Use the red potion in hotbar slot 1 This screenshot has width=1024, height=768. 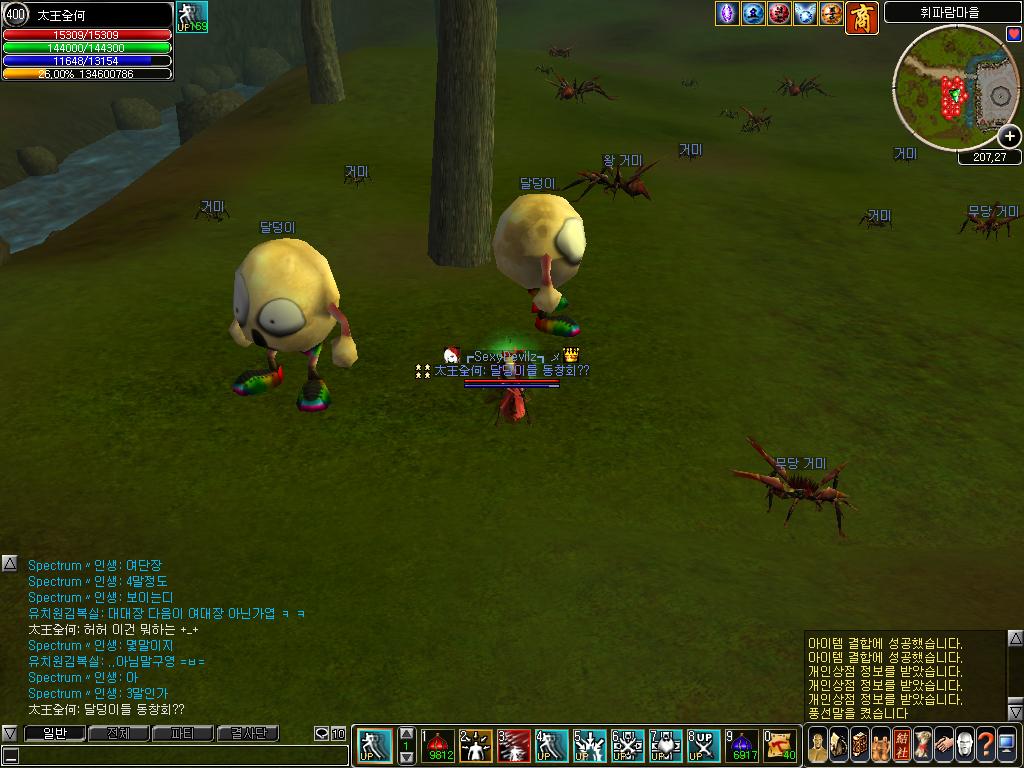click(x=438, y=745)
